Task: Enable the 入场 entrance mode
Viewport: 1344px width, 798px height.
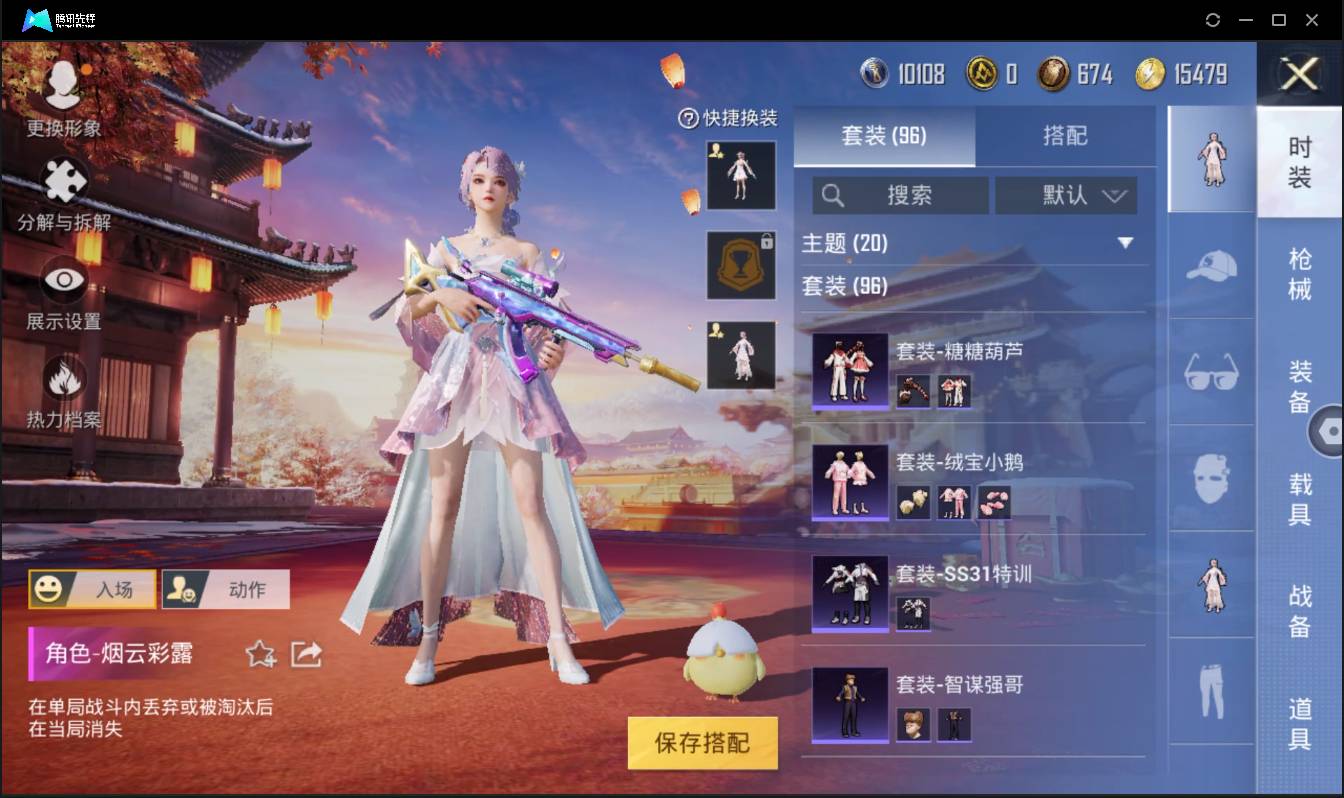Action: coord(92,589)
